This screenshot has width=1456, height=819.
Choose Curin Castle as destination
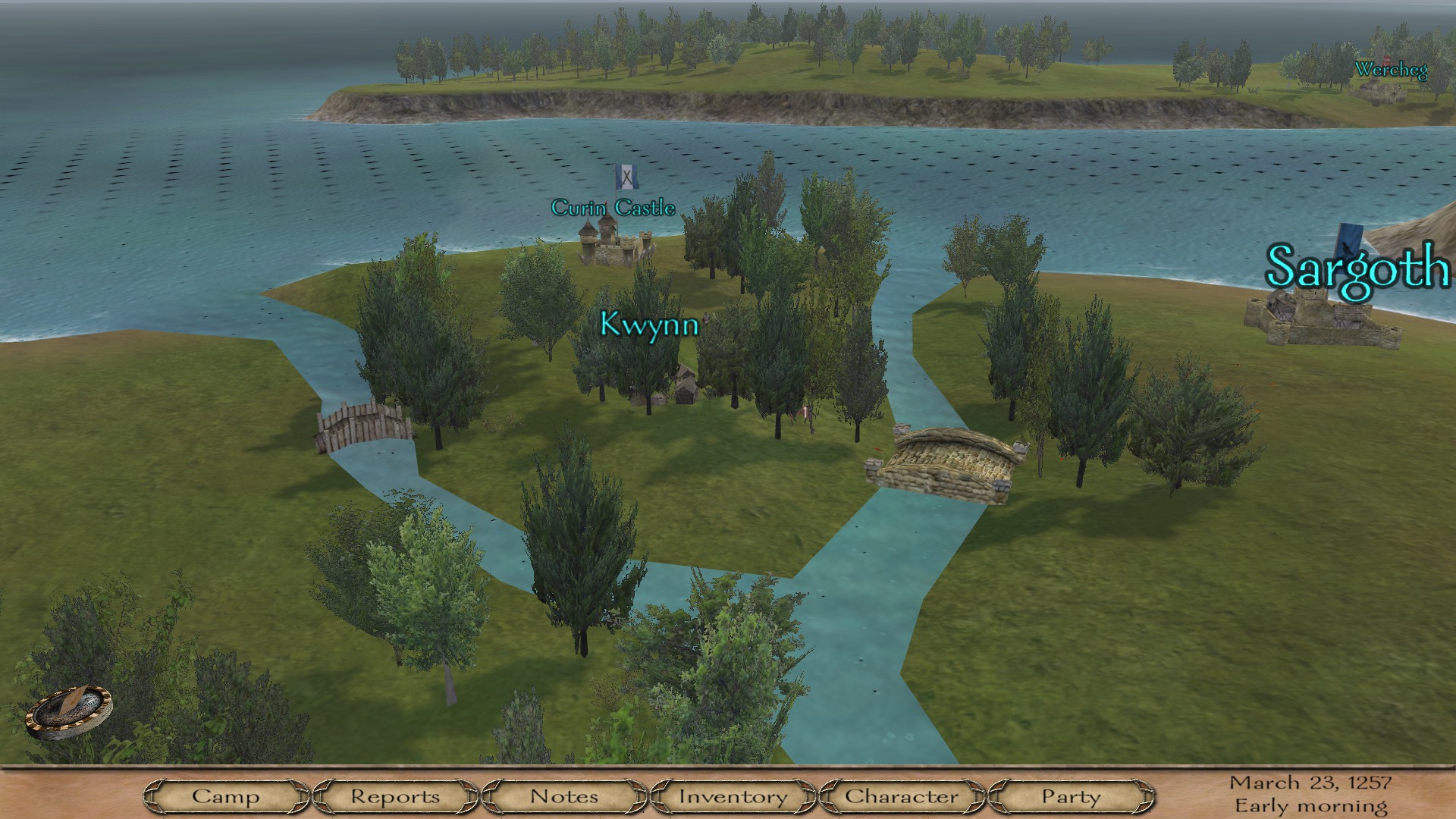[613, 208]
